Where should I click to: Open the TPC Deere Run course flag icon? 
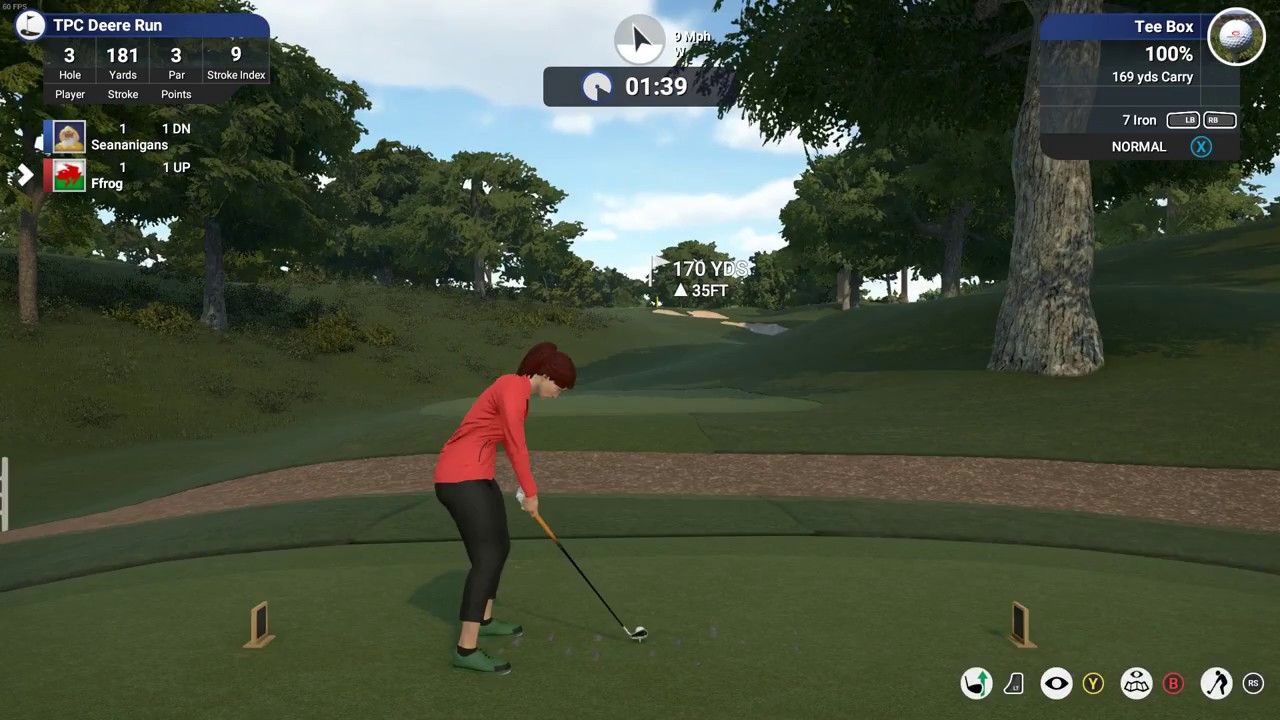30,25
